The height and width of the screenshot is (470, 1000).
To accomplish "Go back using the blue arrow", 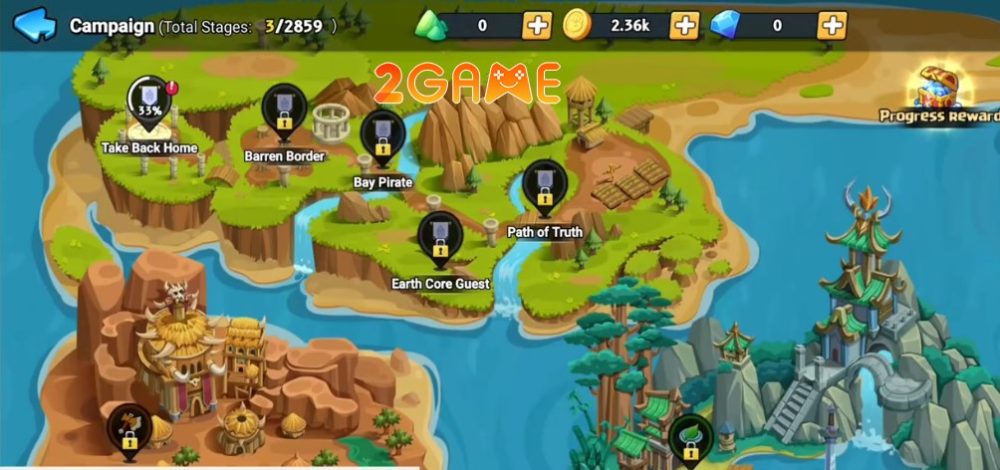I will (x=35, y=25).
